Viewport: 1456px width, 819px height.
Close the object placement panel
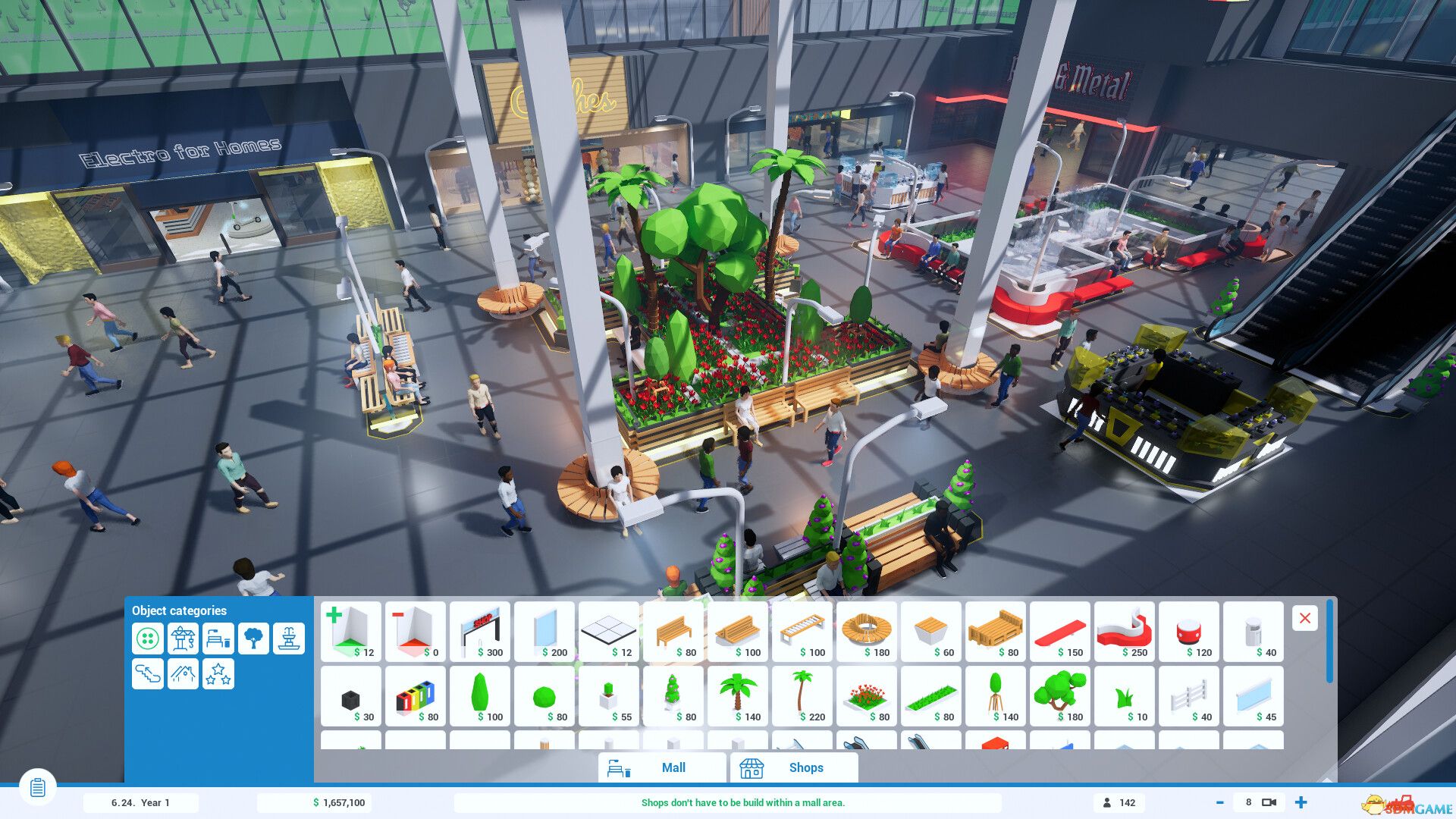[x=1304, y=619]
